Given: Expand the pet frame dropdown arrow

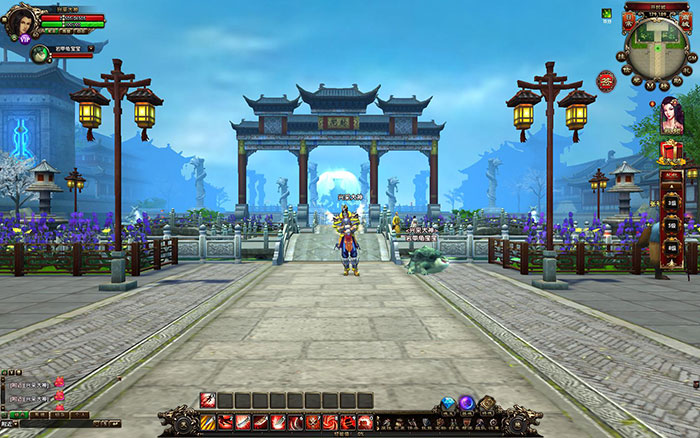Looking at the screenshot, I should pos(91,47).
